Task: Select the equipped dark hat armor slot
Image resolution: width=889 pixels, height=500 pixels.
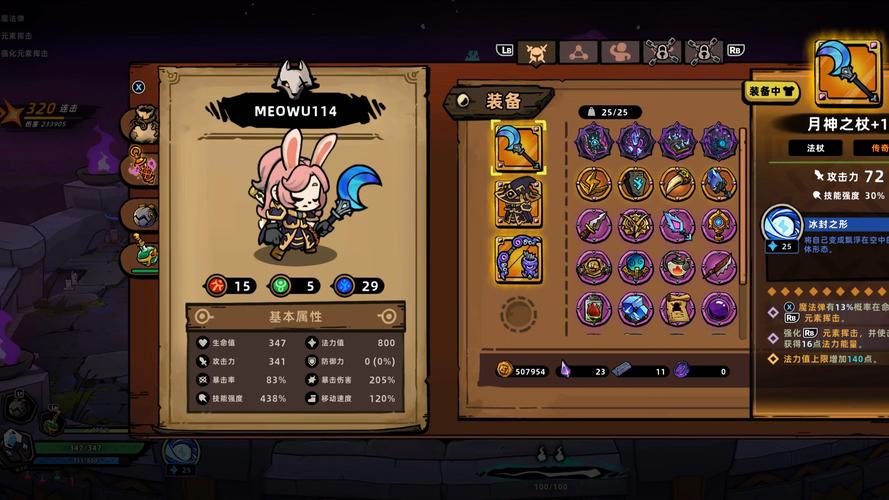Action: click(x=518, y=204)
